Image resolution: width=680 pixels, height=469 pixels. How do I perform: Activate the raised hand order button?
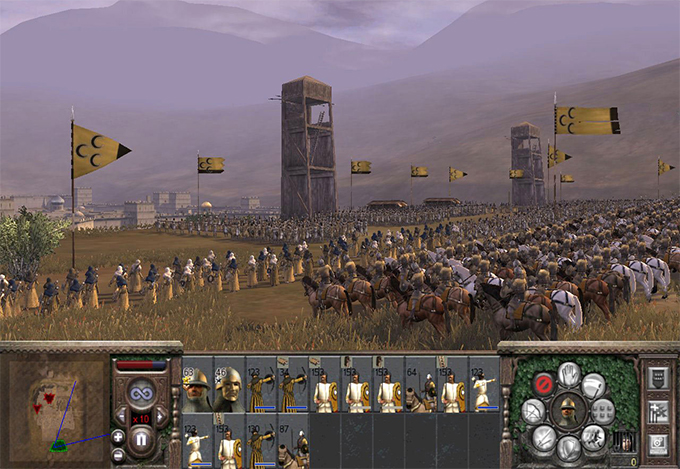pyautogui.click(x=569, y=374)
